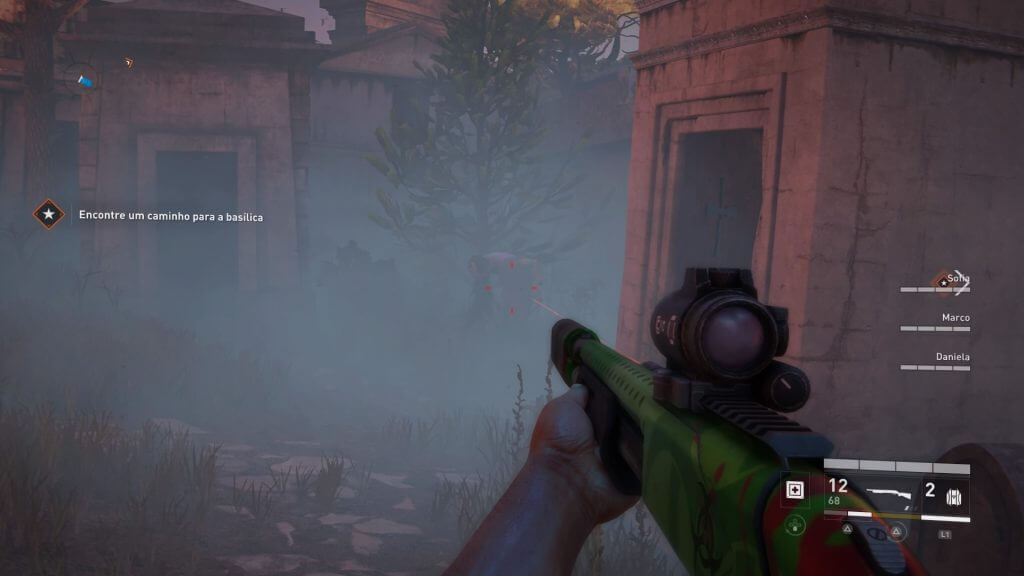This screenshot has width=1024, height=576.
Task: Select teammate Marco in squad list
Action: tap(955, 318)
